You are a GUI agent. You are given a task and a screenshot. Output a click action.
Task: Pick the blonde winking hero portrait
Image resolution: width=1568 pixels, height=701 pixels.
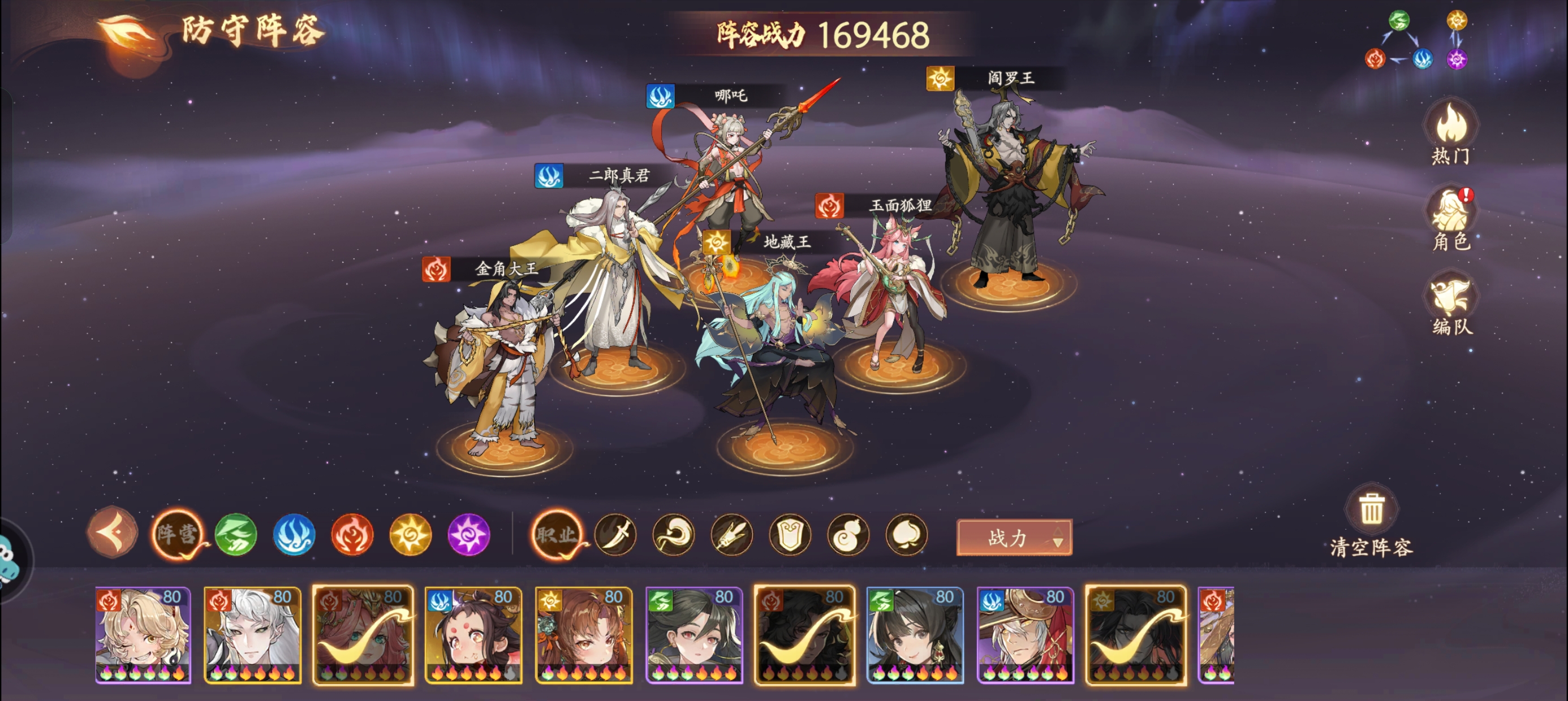click(143, 634)
